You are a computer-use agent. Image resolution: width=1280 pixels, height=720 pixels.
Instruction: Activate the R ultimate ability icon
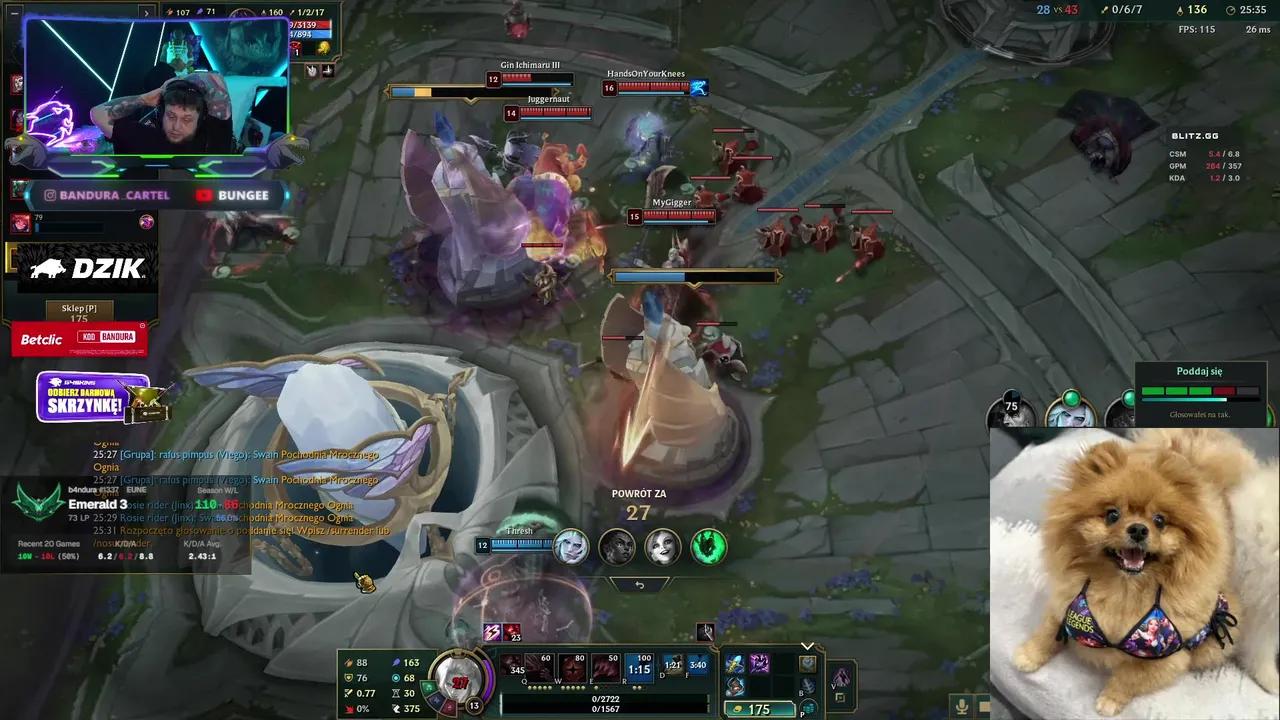(636, 665)
